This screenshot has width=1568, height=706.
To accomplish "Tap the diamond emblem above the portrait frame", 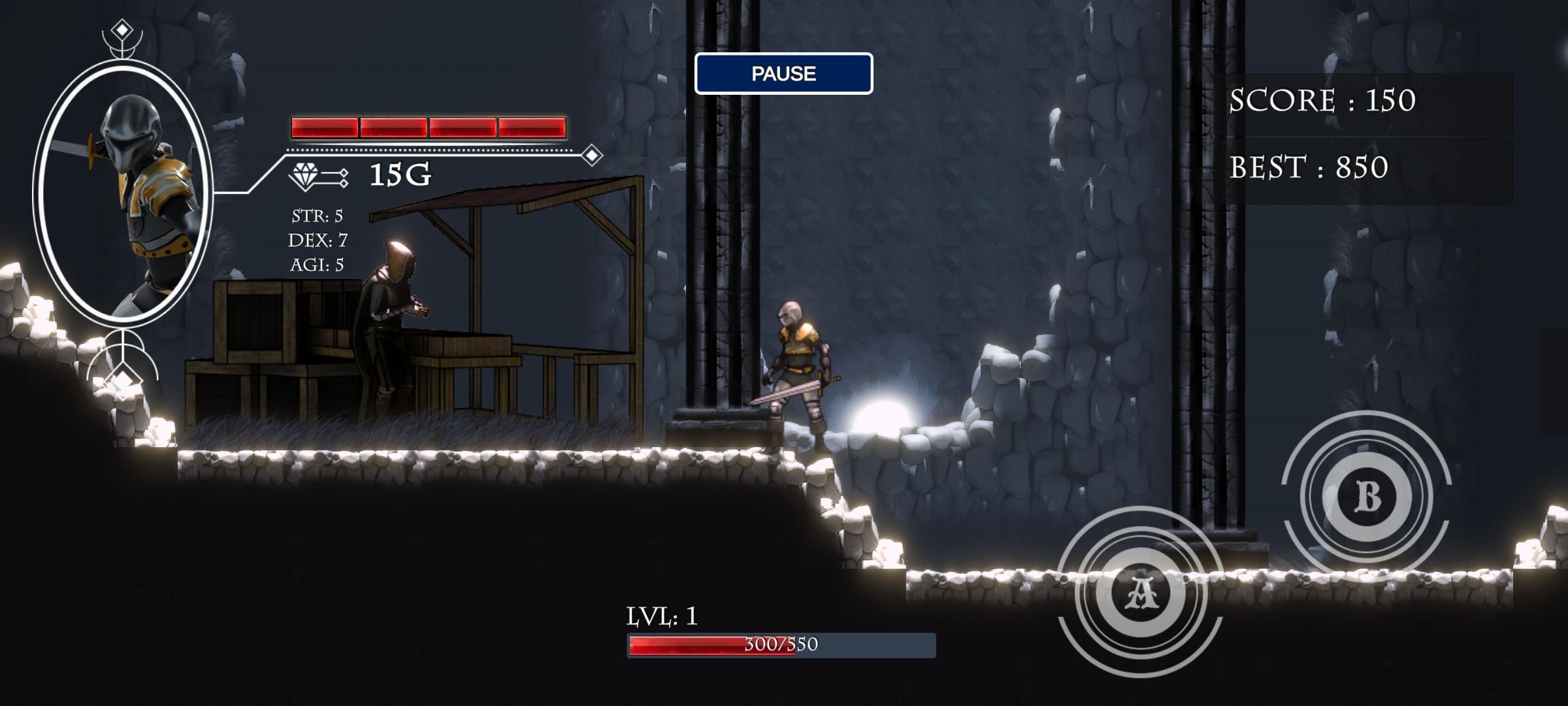I will [123, 27].
